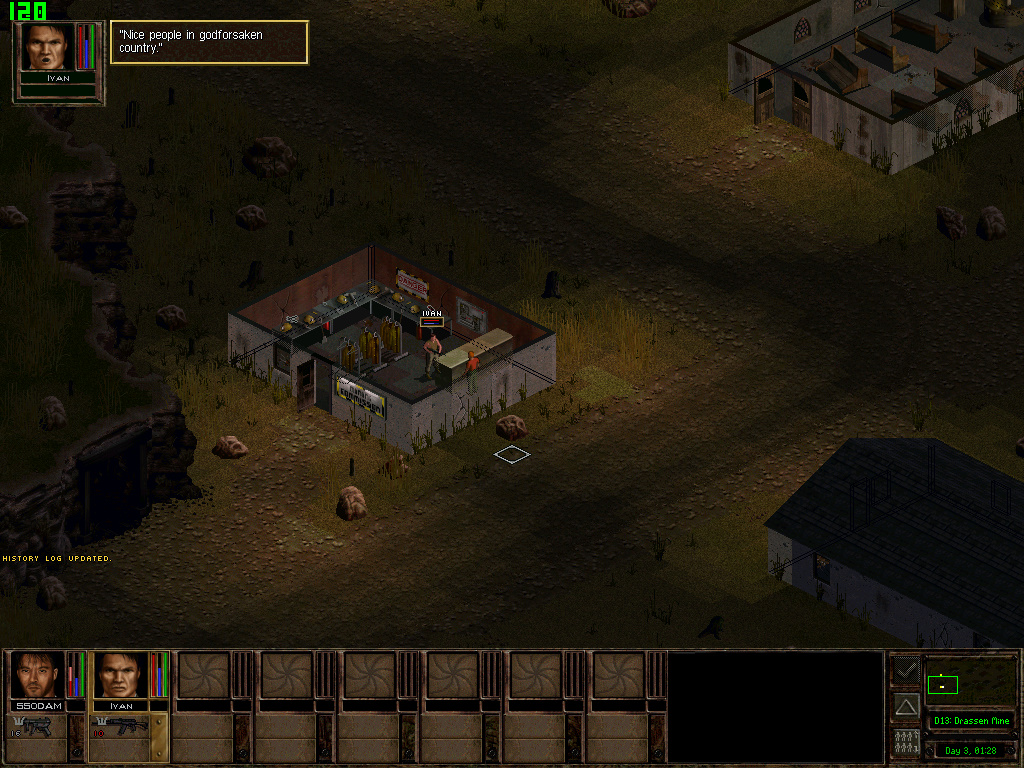Click the triangle roof level button
The image size is (1024, 768).
pos(905,706)
